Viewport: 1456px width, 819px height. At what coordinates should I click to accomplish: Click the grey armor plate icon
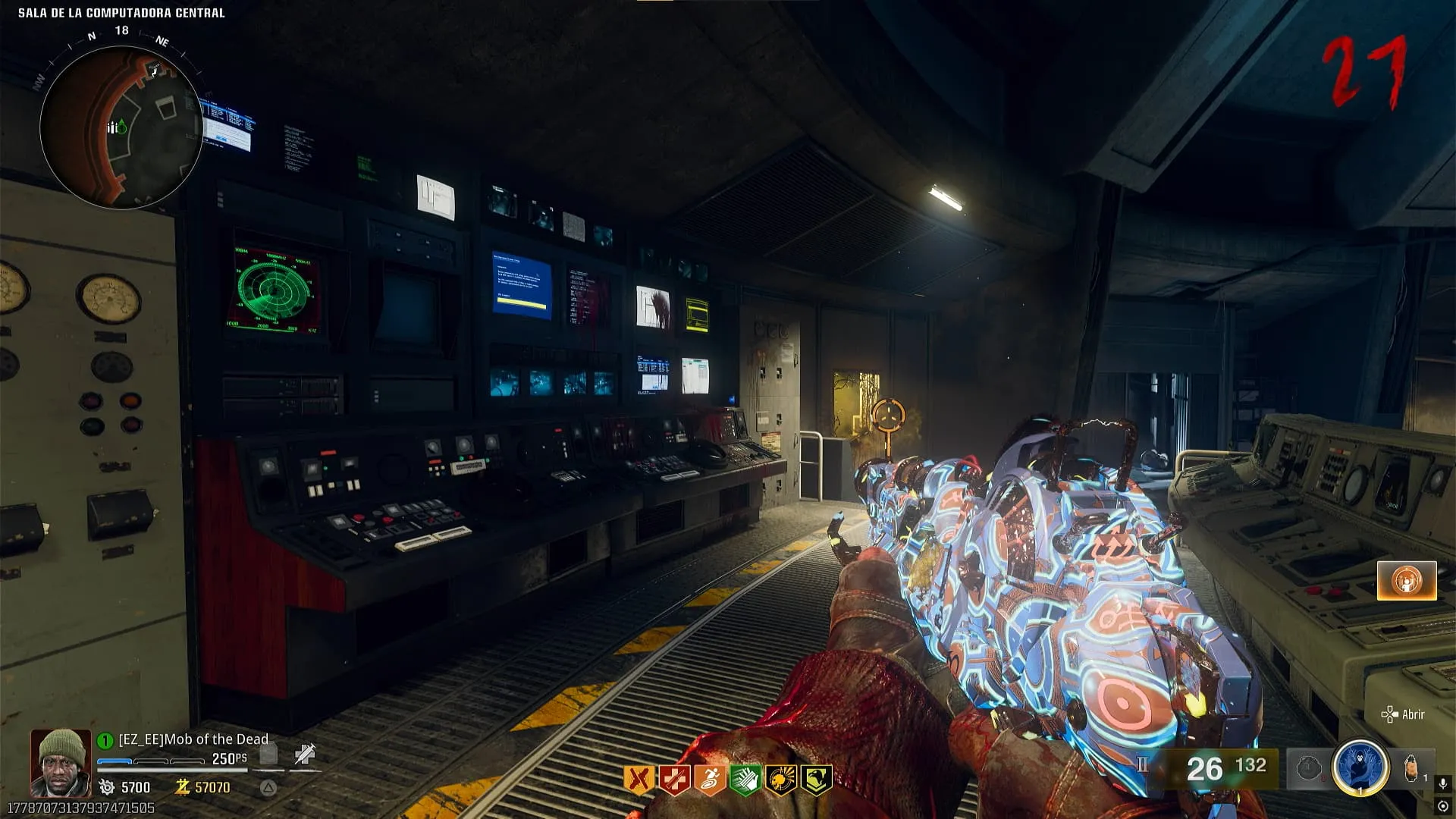click(268, 754)
